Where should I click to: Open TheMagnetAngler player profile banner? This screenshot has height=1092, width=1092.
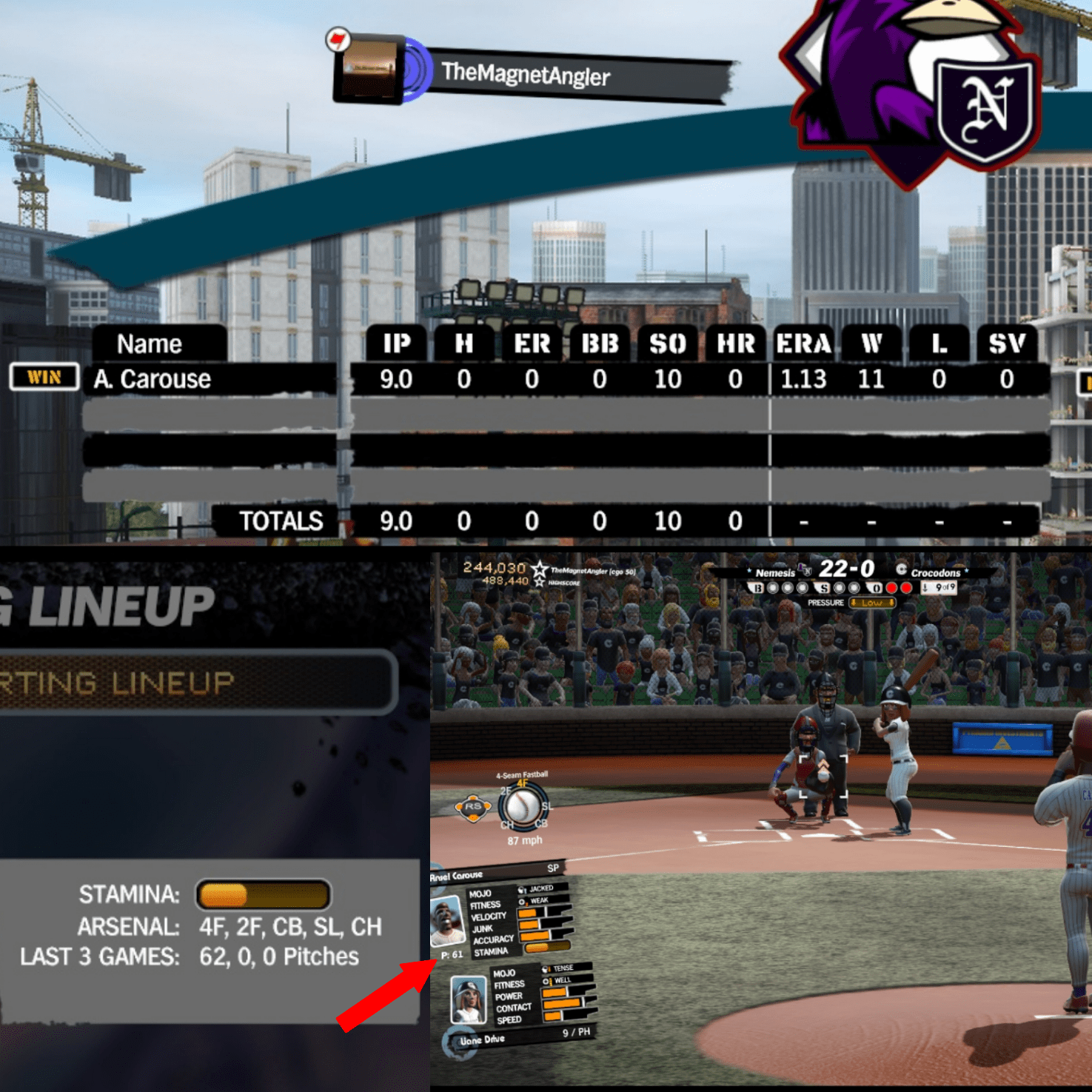[x=526, y=74]
